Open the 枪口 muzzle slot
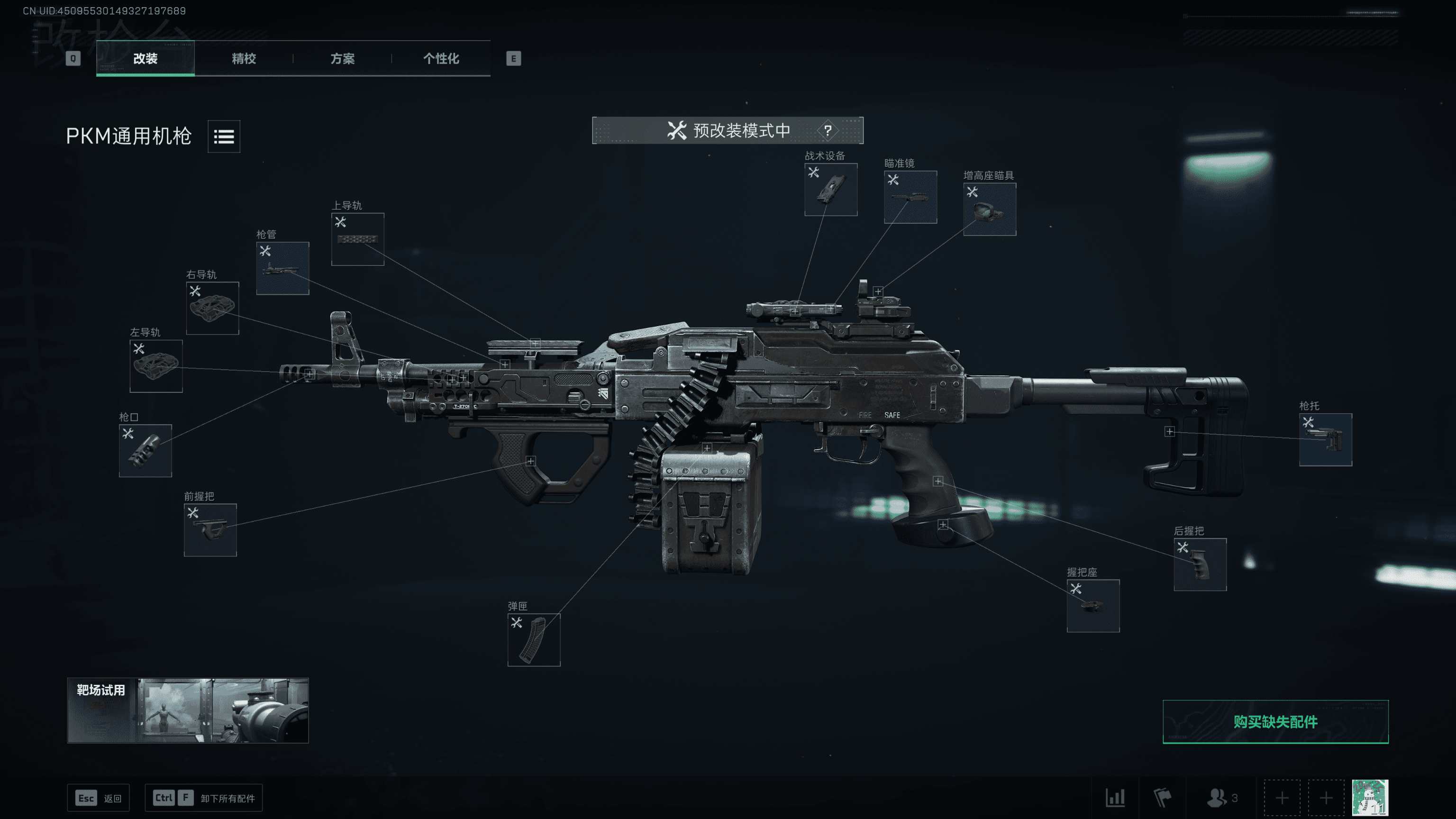1456x819 pixels. pyautogui.click(x=145, y=450)
